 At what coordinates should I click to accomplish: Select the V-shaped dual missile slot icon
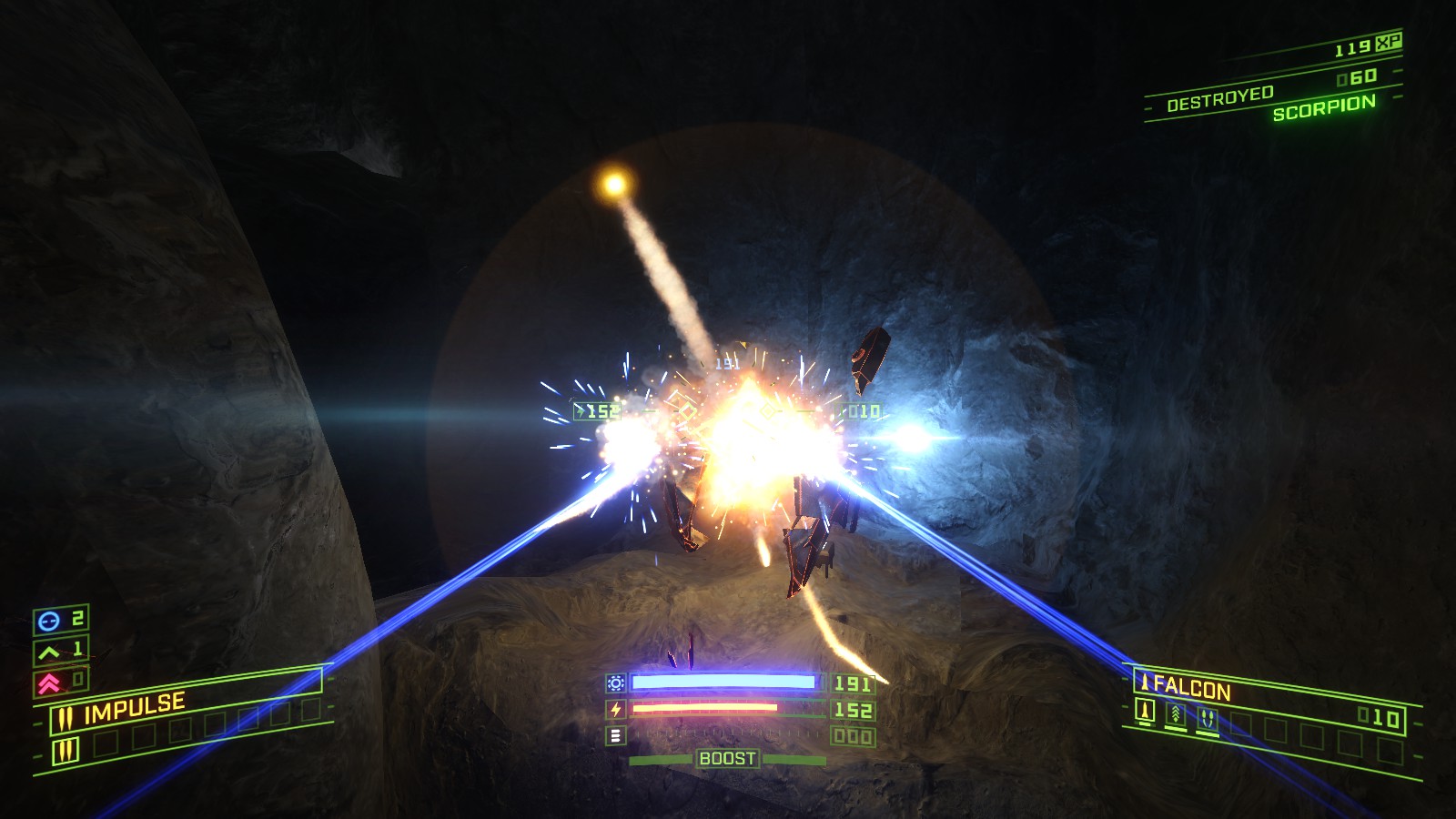click(x=1208, y=717)
